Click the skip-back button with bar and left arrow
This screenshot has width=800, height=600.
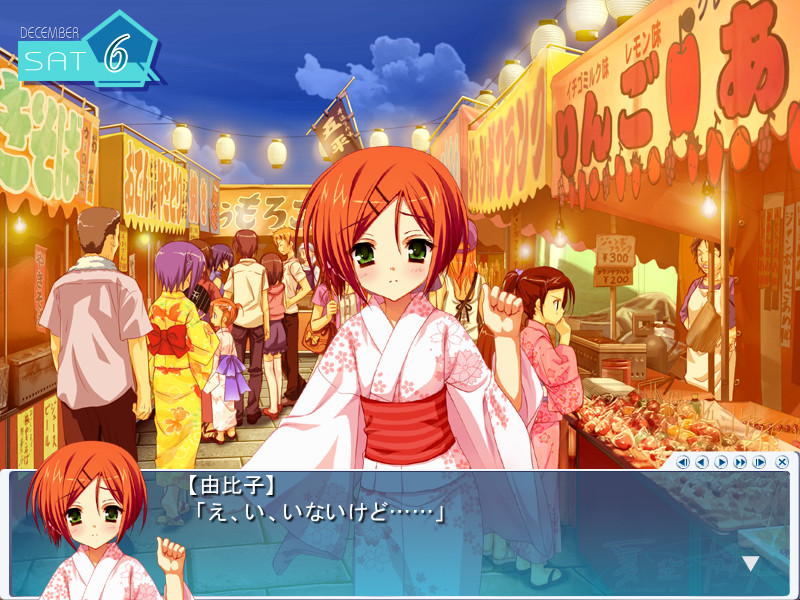click(x=683, y=462)
